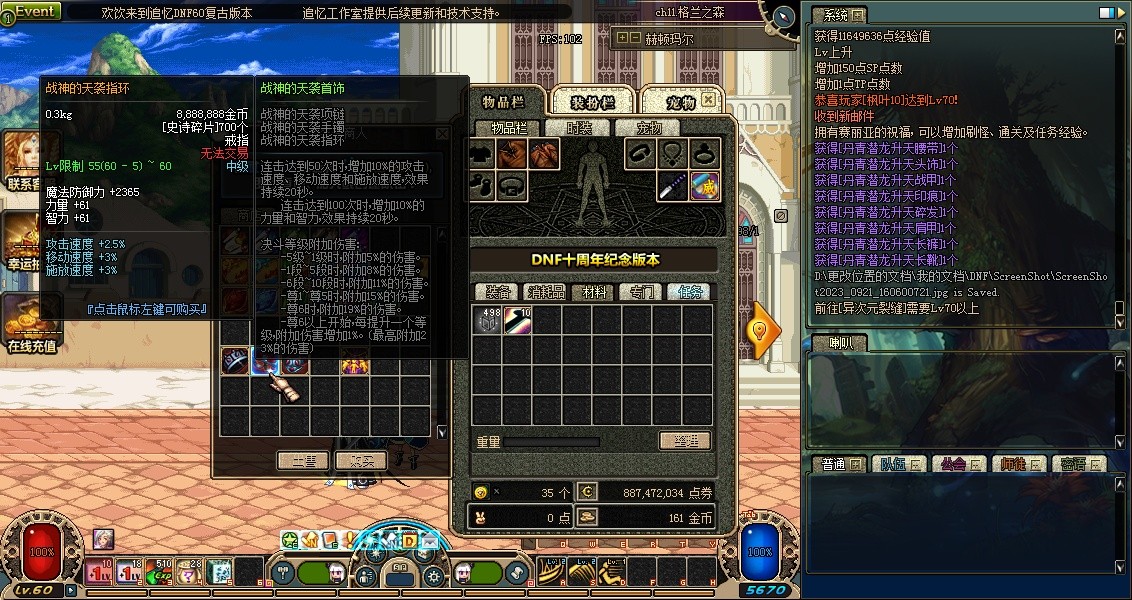Open the 专门 inventory category
This screenshot has width=1132, height=600.
(641, 292)
